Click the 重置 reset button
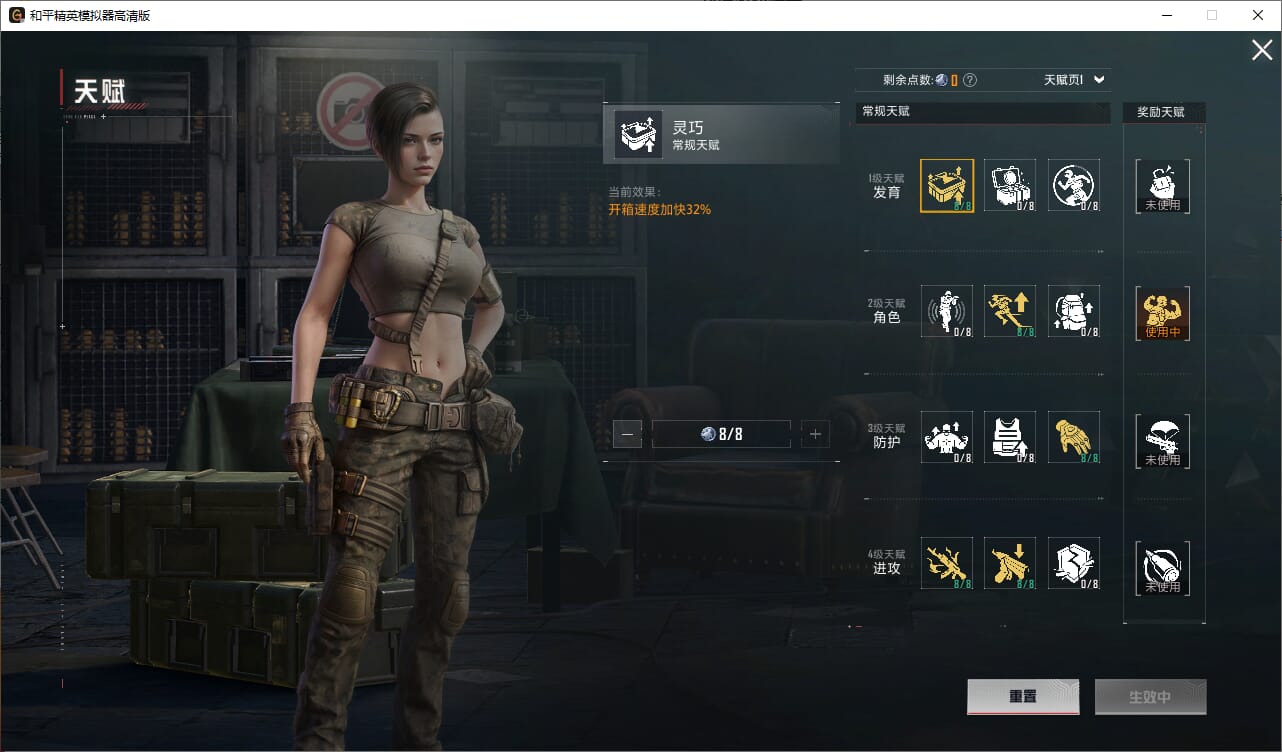 (1022, 697)
